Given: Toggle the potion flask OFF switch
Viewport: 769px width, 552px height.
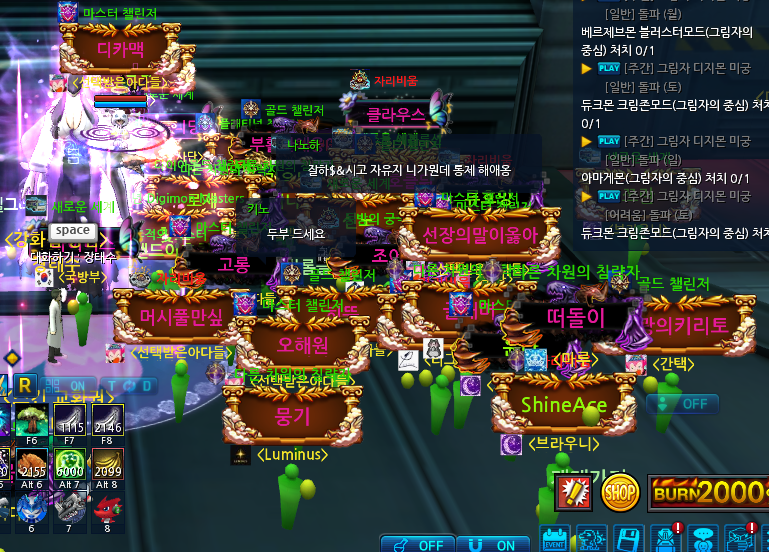Looking at the screenshot, I should (x=418, y=545).
